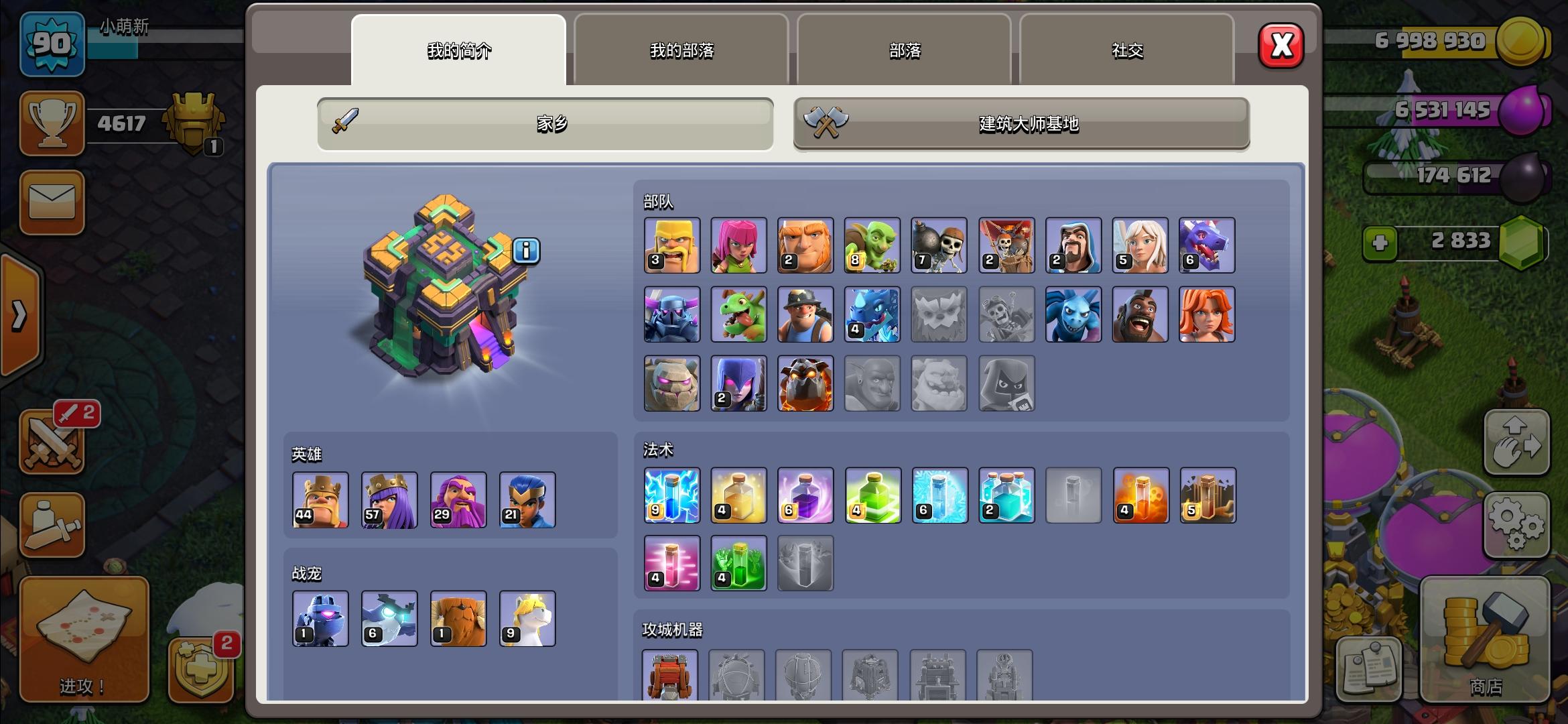Screen dimensions: 1568x724
Task: Switch to the 我的部落 tab
Action: click(x=680, y=51)
